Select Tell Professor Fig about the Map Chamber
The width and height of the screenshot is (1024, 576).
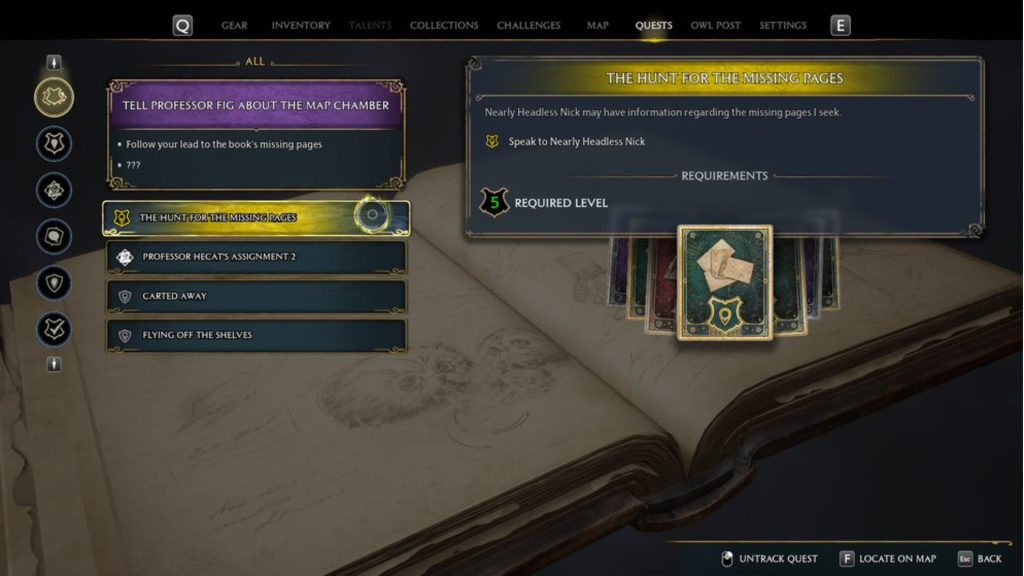256,105
